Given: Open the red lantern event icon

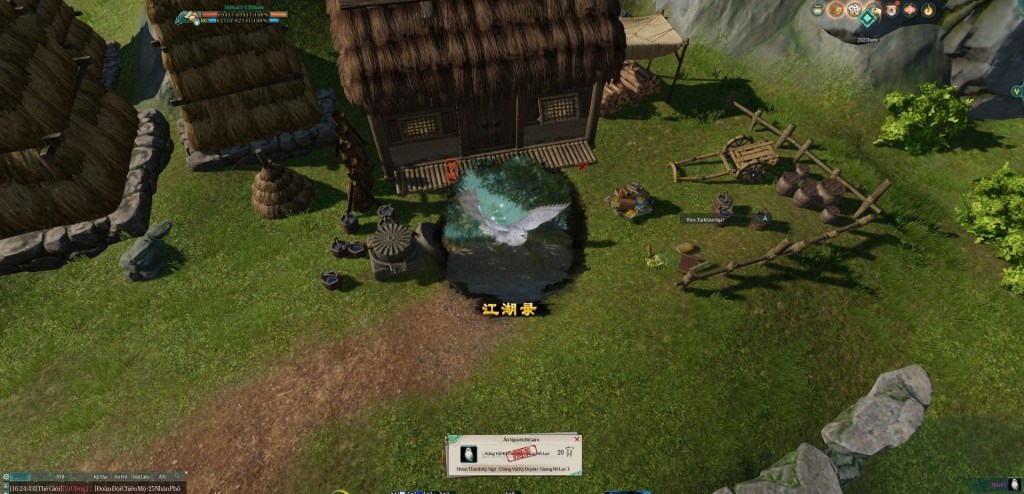Looking at the screenshot, I should (909, 10).
